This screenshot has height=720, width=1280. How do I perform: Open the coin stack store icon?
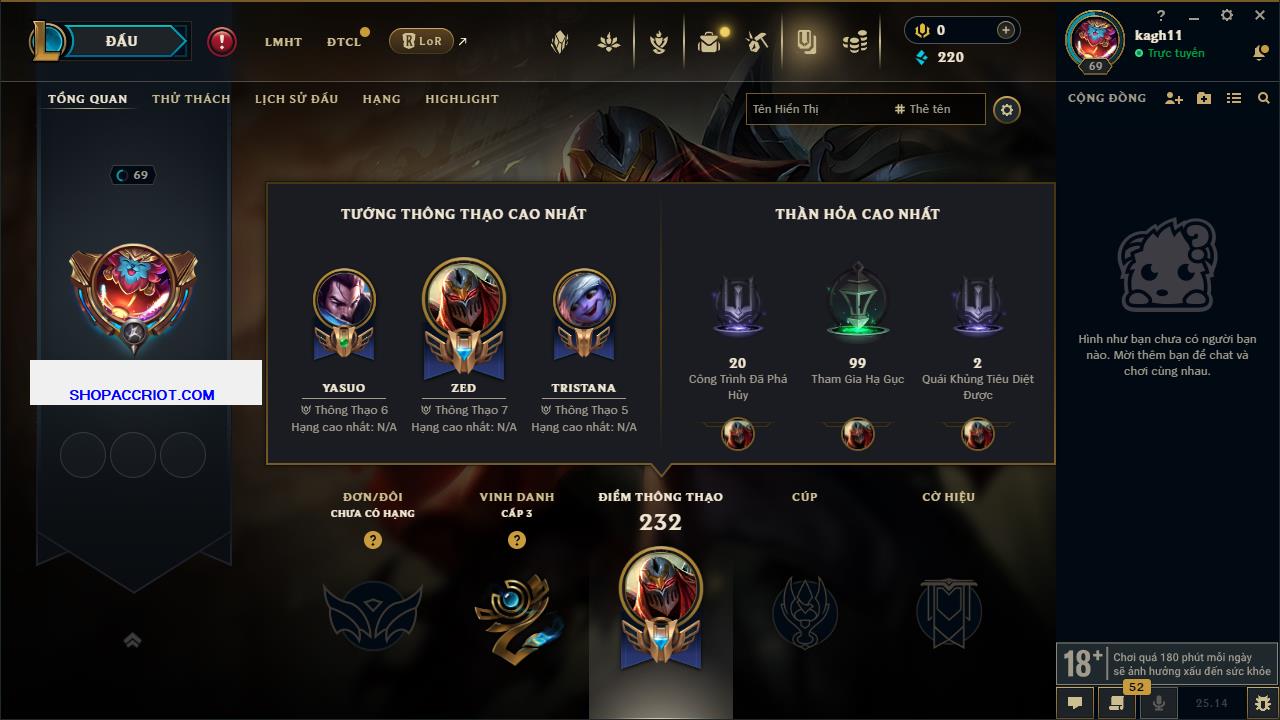coord(854,42)
